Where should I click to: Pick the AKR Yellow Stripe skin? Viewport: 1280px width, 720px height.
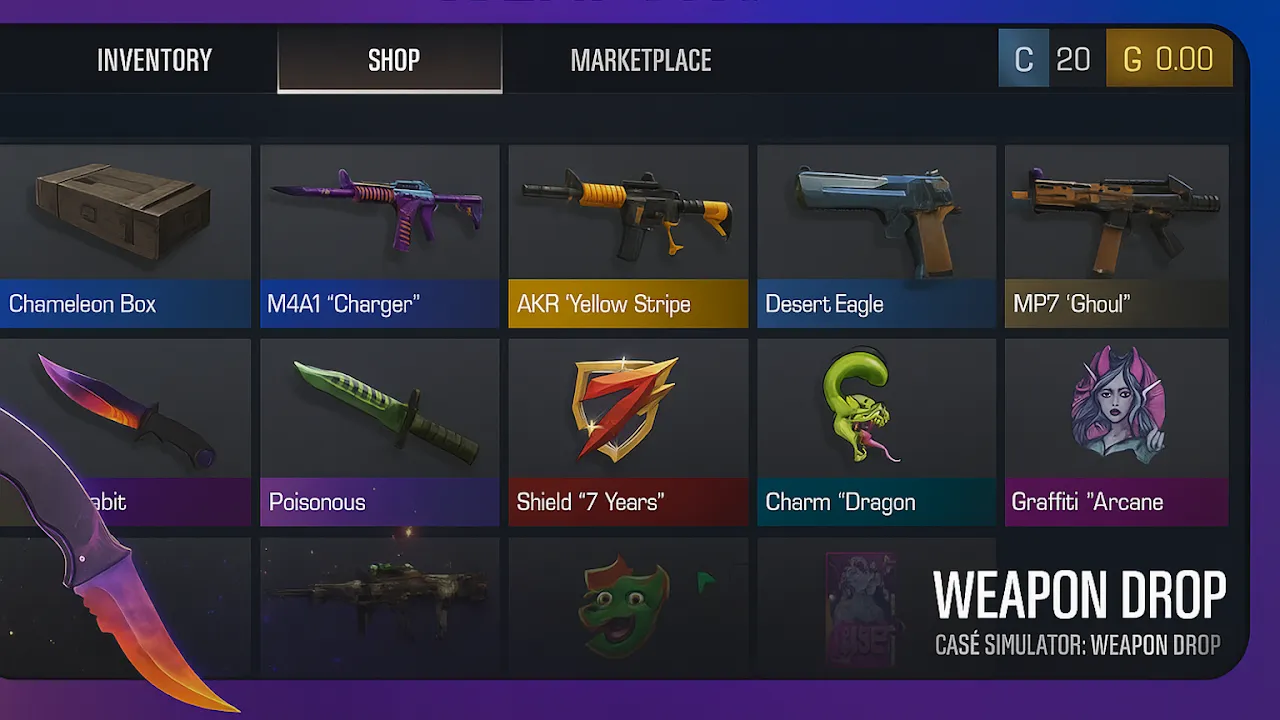627,235
